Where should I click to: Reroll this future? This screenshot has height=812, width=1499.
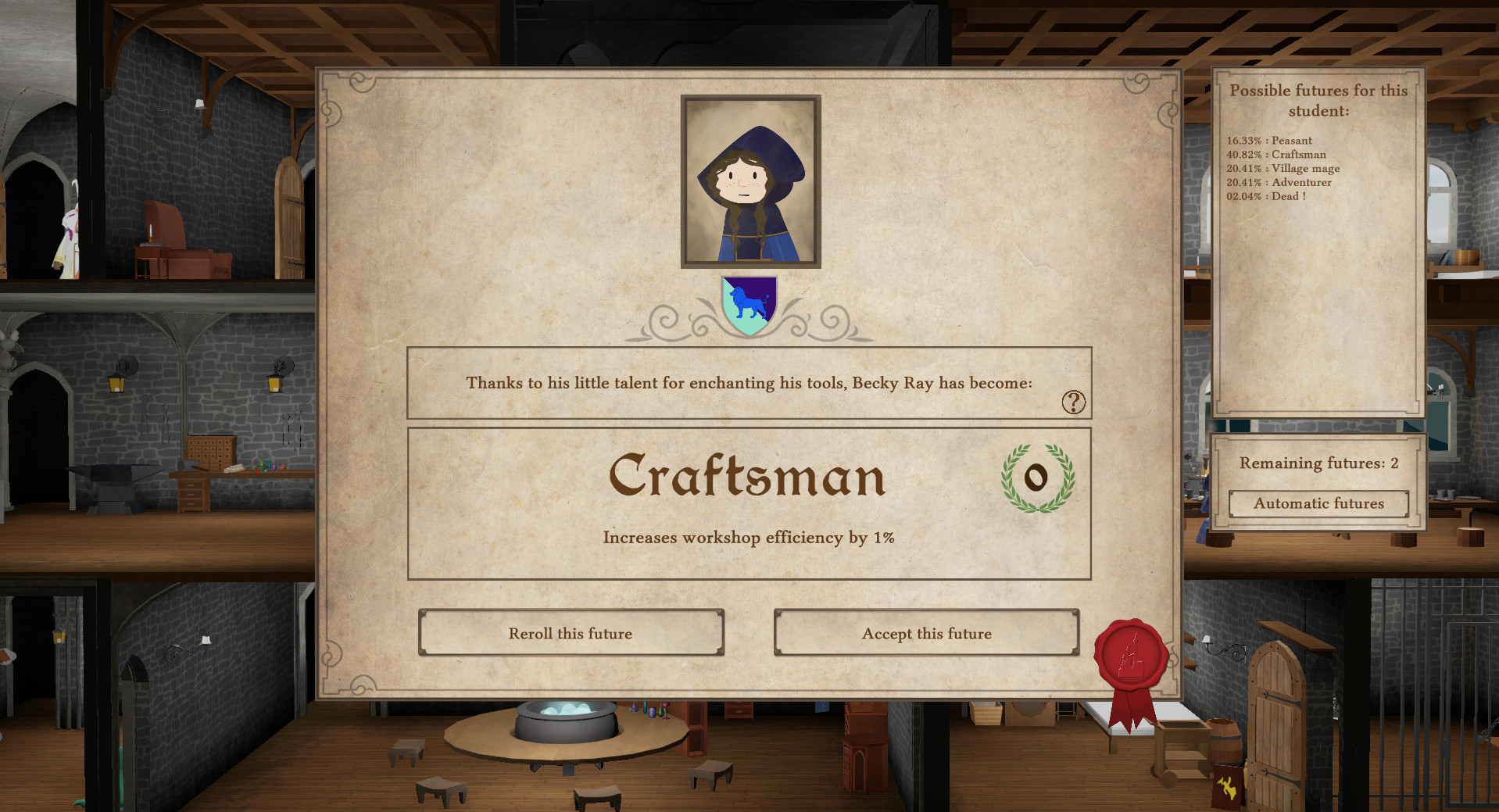pos(571,633)
